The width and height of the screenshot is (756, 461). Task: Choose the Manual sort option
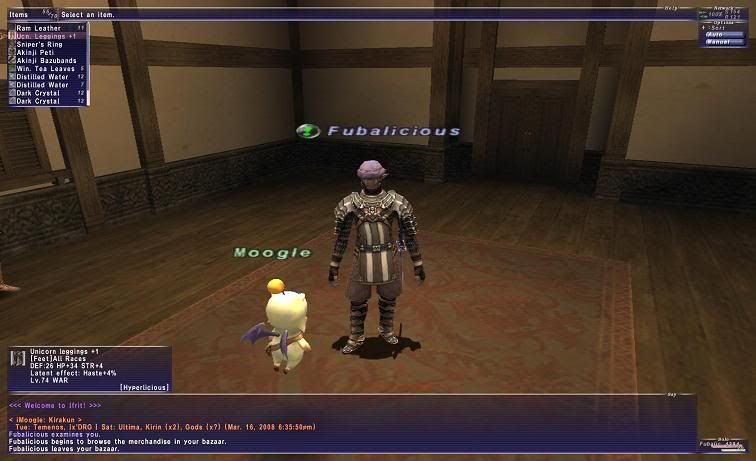(723, 42)
